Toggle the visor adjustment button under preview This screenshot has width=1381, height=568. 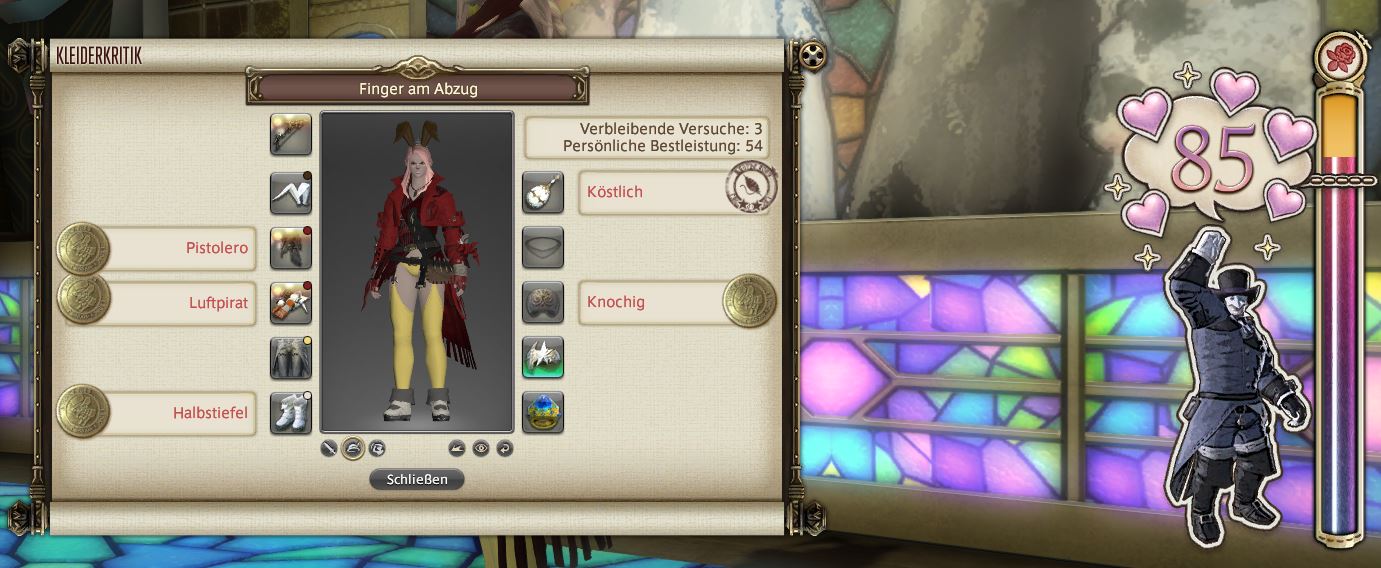click(376, 449)
